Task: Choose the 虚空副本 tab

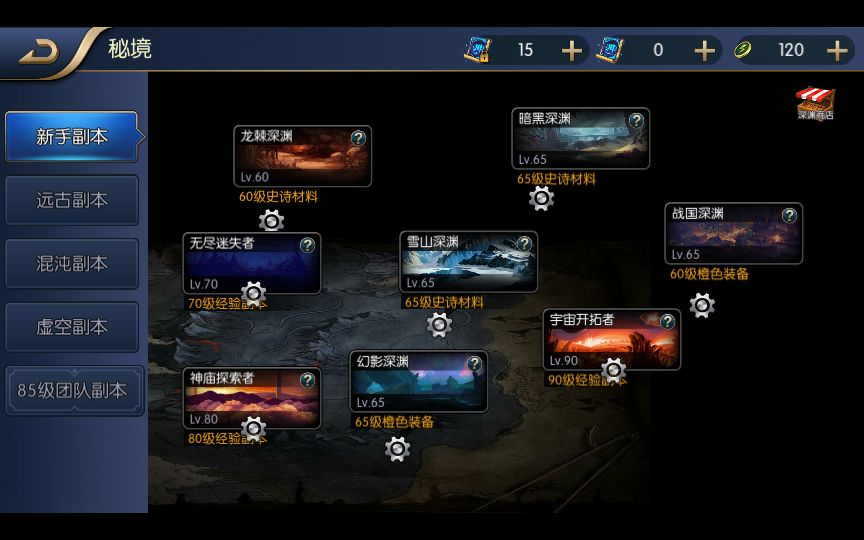Action: [x=72, y=327]
